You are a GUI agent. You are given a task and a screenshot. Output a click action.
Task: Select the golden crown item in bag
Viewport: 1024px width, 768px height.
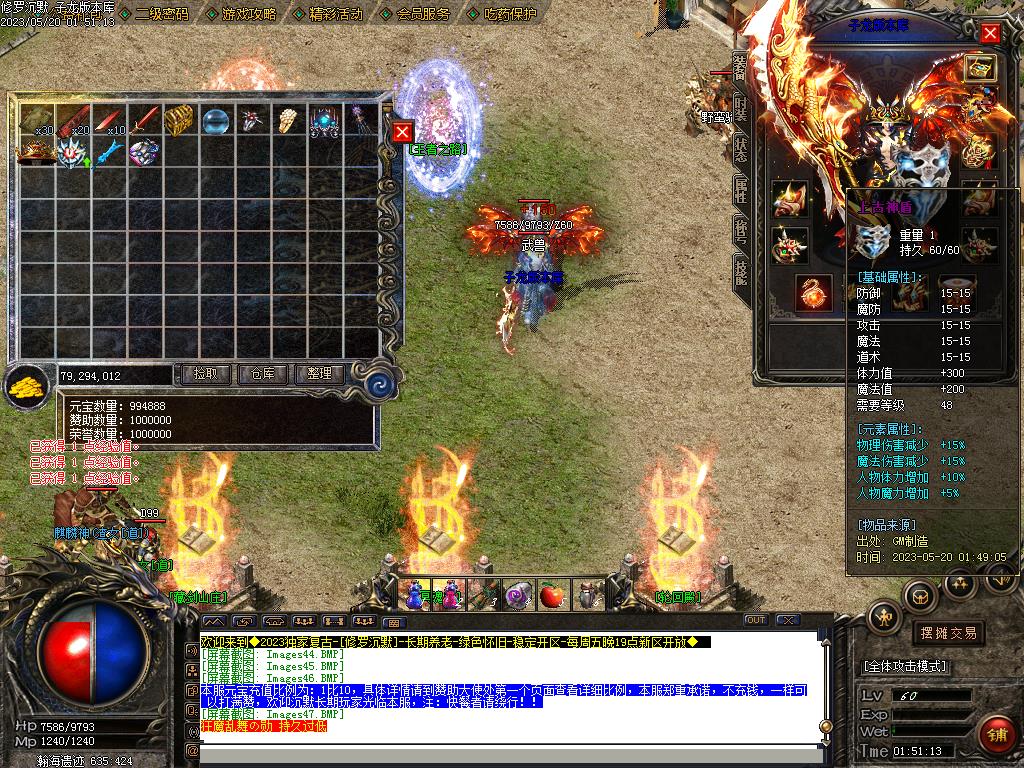click(36, 151)
